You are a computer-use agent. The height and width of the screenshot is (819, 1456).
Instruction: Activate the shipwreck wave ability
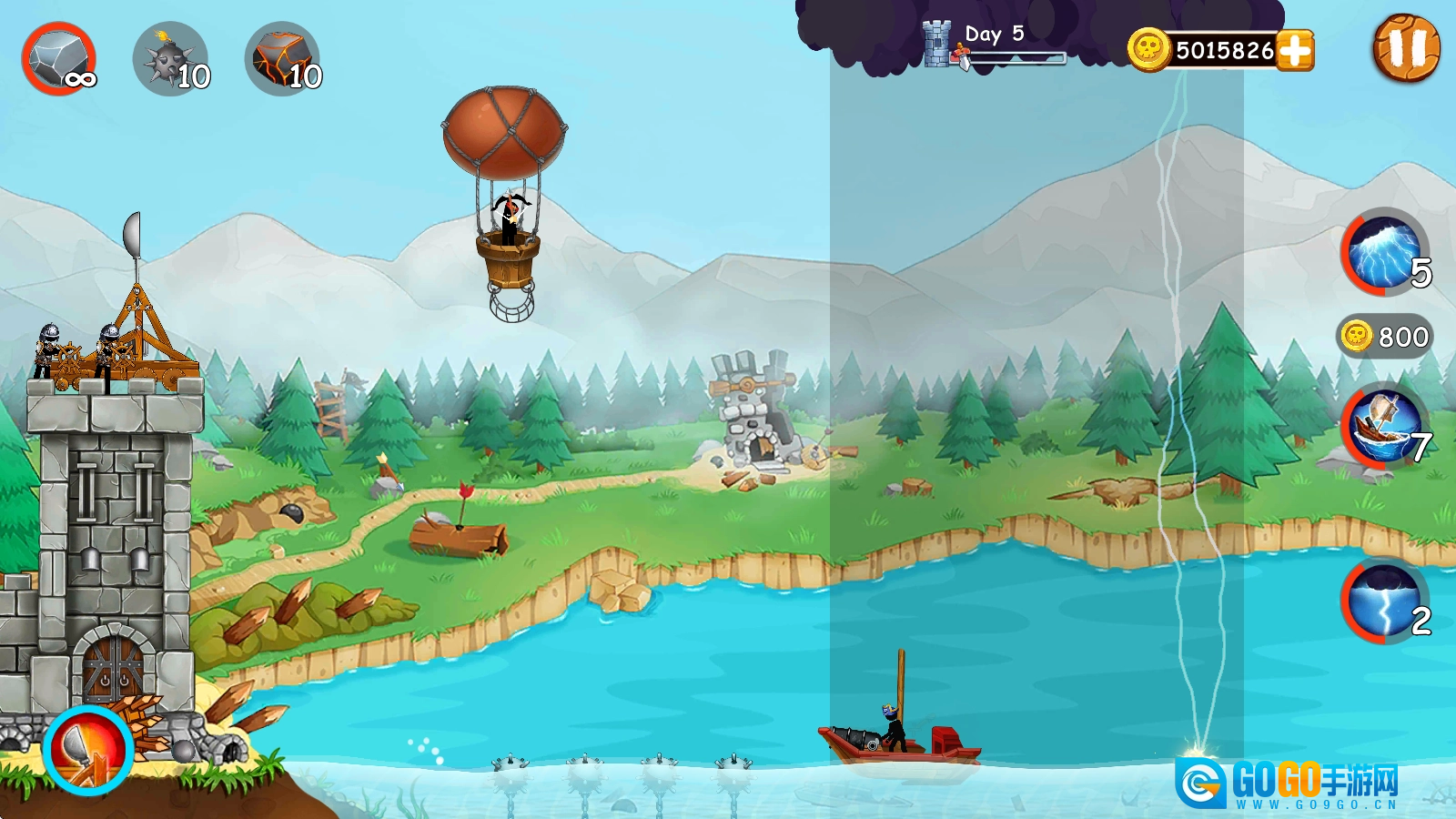point(1384,426)
